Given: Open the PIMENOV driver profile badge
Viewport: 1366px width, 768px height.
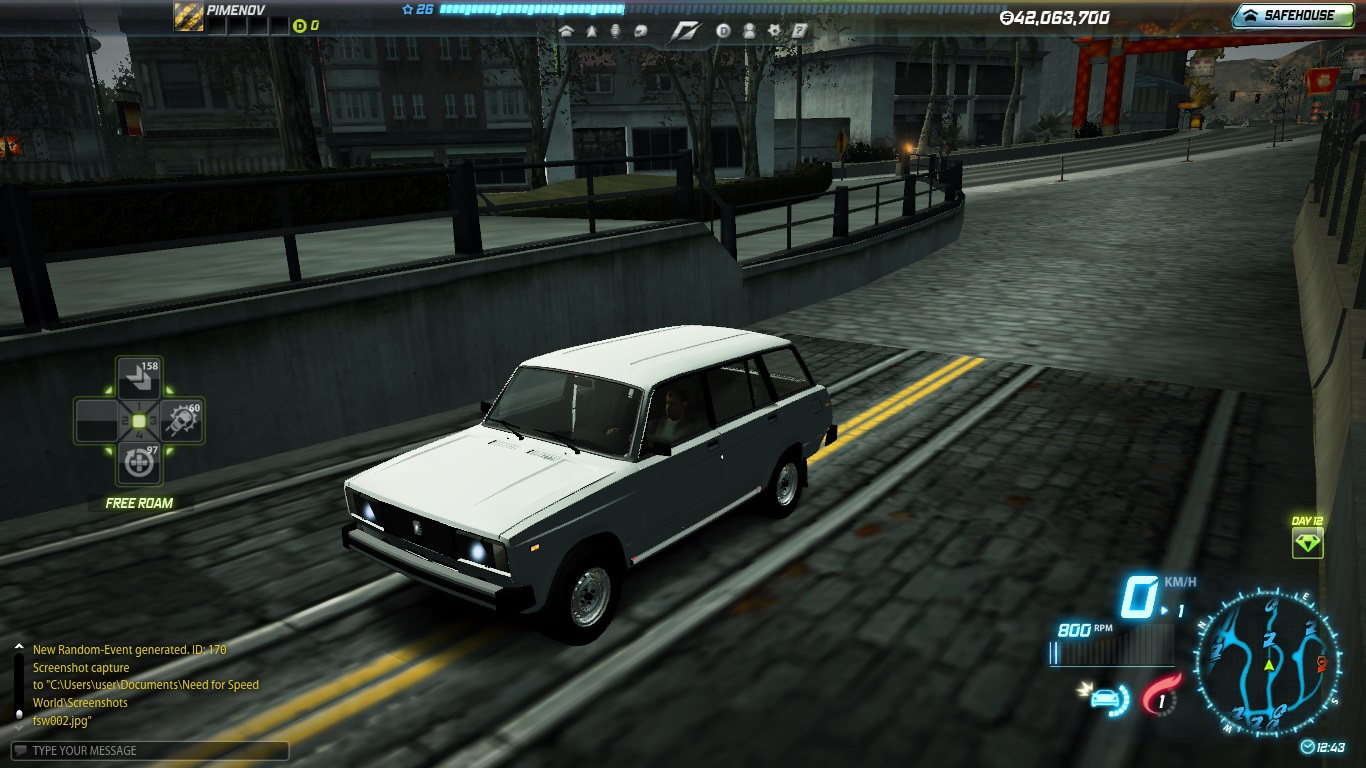Looking at the screenshot, I should pyautogui.click(x=188, y=16).
